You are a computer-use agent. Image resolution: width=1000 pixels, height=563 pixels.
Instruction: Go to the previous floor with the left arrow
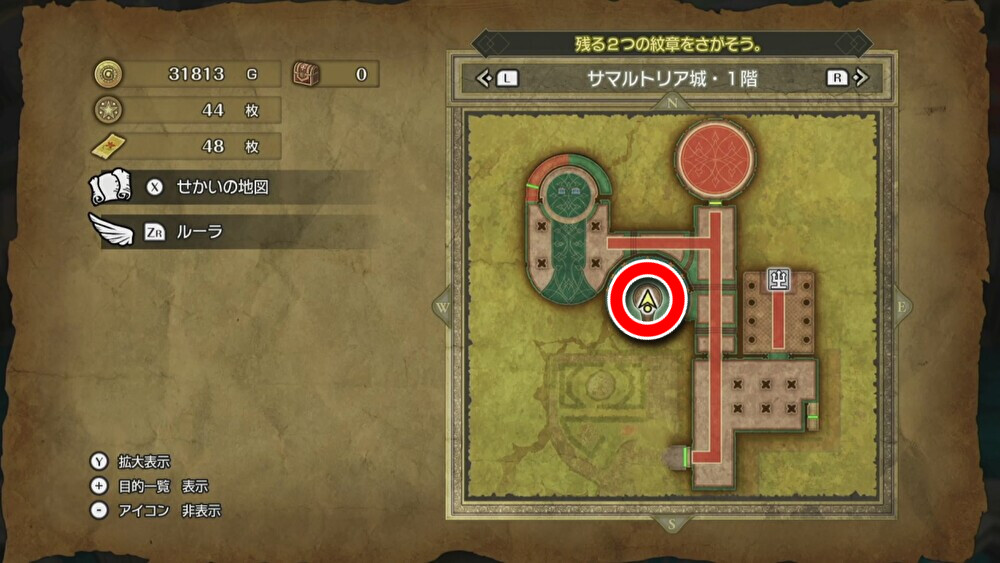497,78
